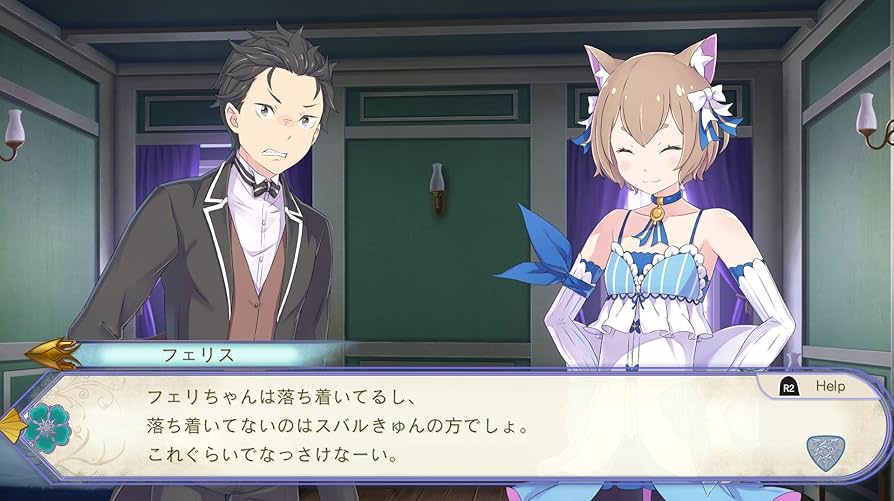Click the shield emblem to advance dialogue
Image resolution: width=894 pixels, height=501 pixels.
[x=825, y=452]
